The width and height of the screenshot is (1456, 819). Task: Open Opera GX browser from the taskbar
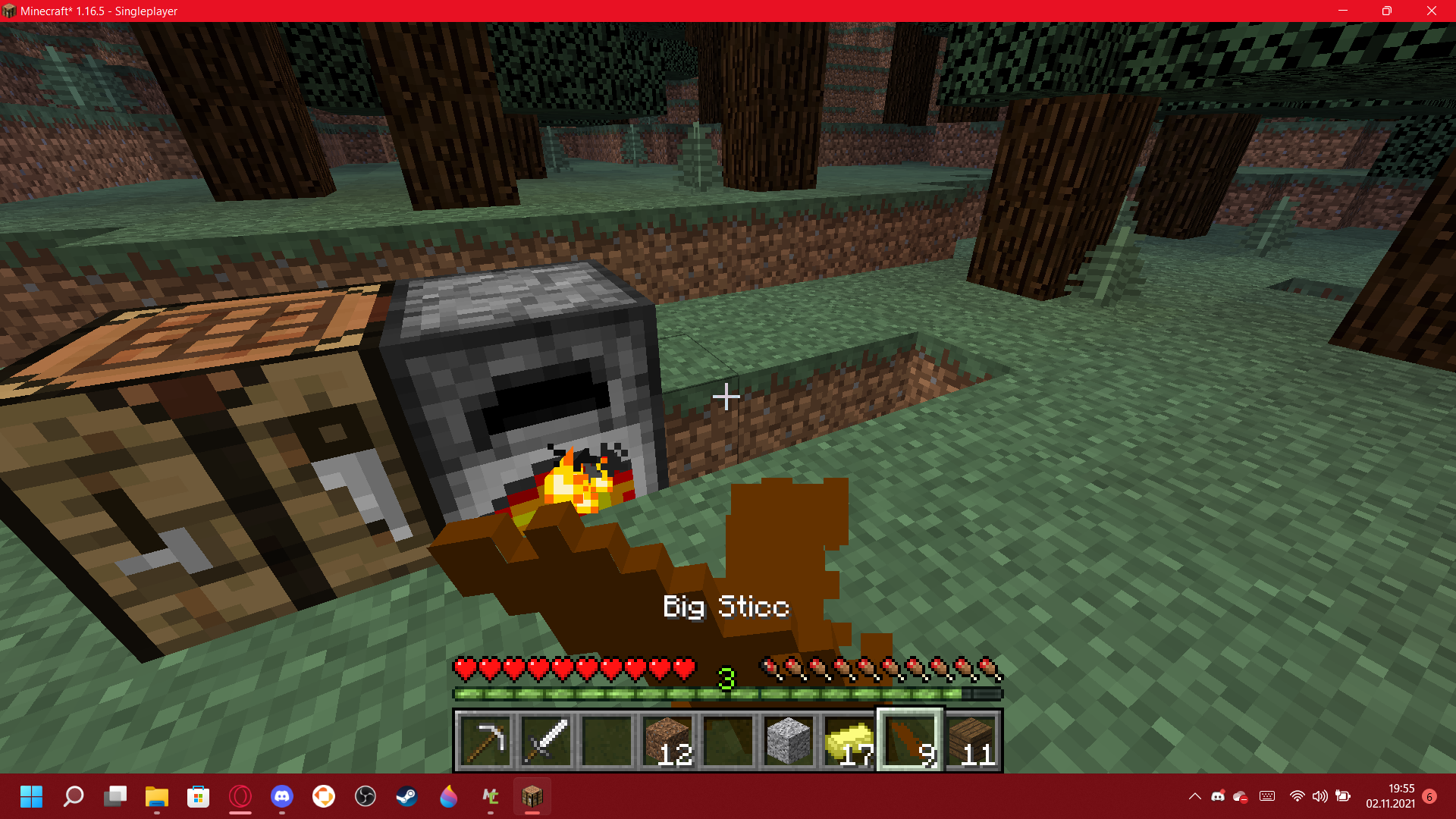240,796
